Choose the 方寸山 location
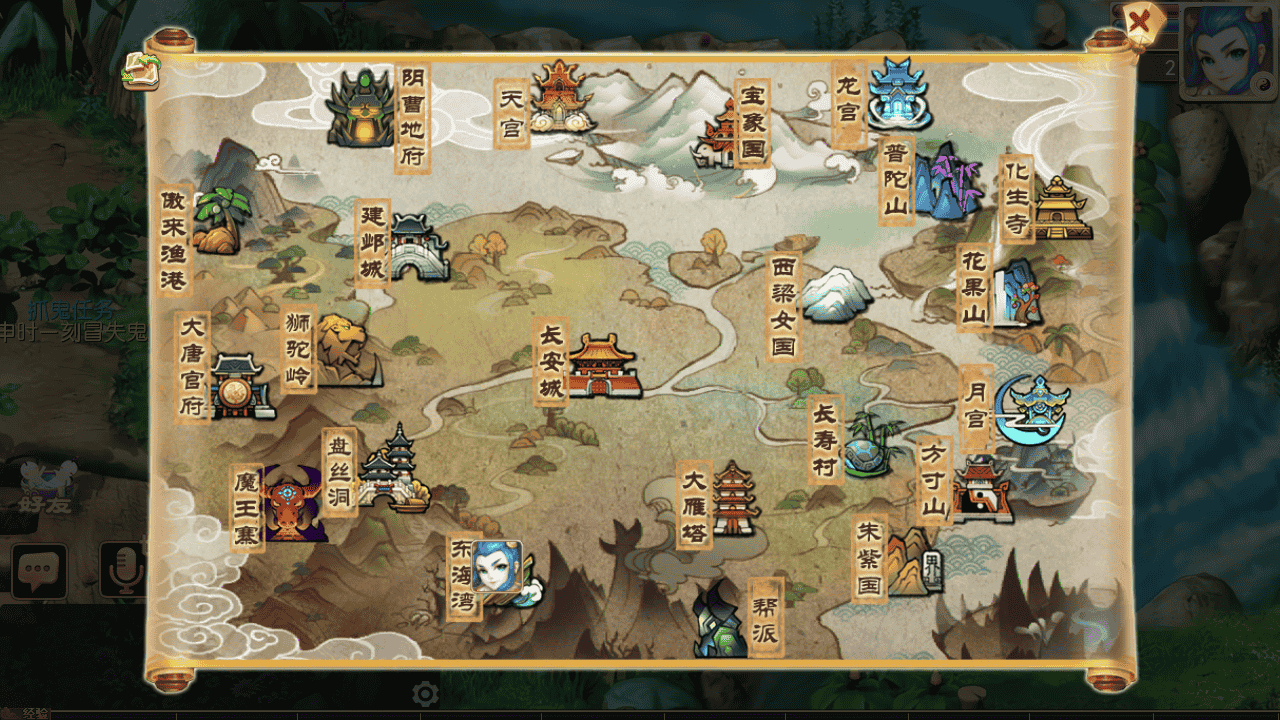The image size is (1280, 720). [982, 490]
